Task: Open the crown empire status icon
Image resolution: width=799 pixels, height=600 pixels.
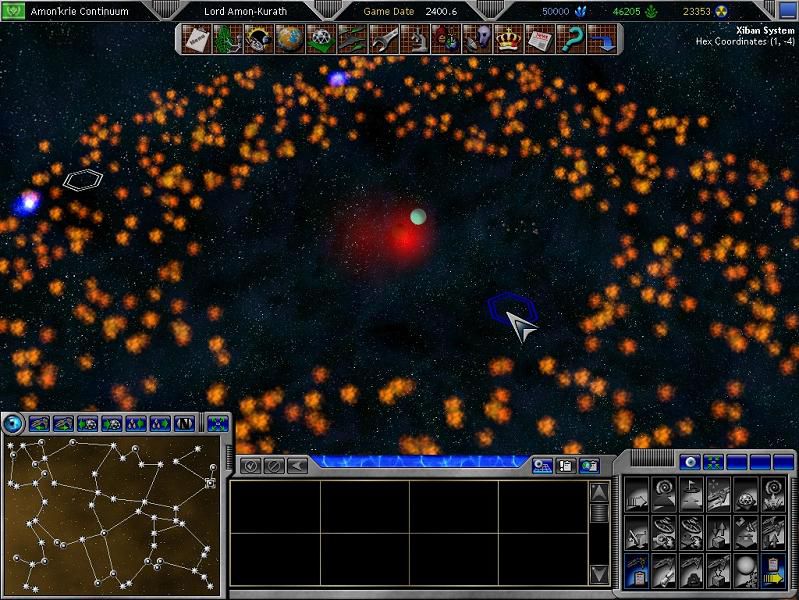Action: click(x=509, y=40)
